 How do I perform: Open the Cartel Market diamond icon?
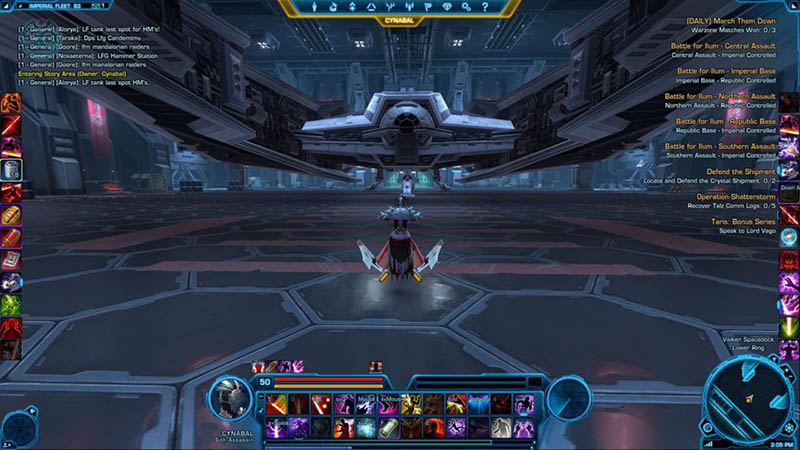[450, 7]
